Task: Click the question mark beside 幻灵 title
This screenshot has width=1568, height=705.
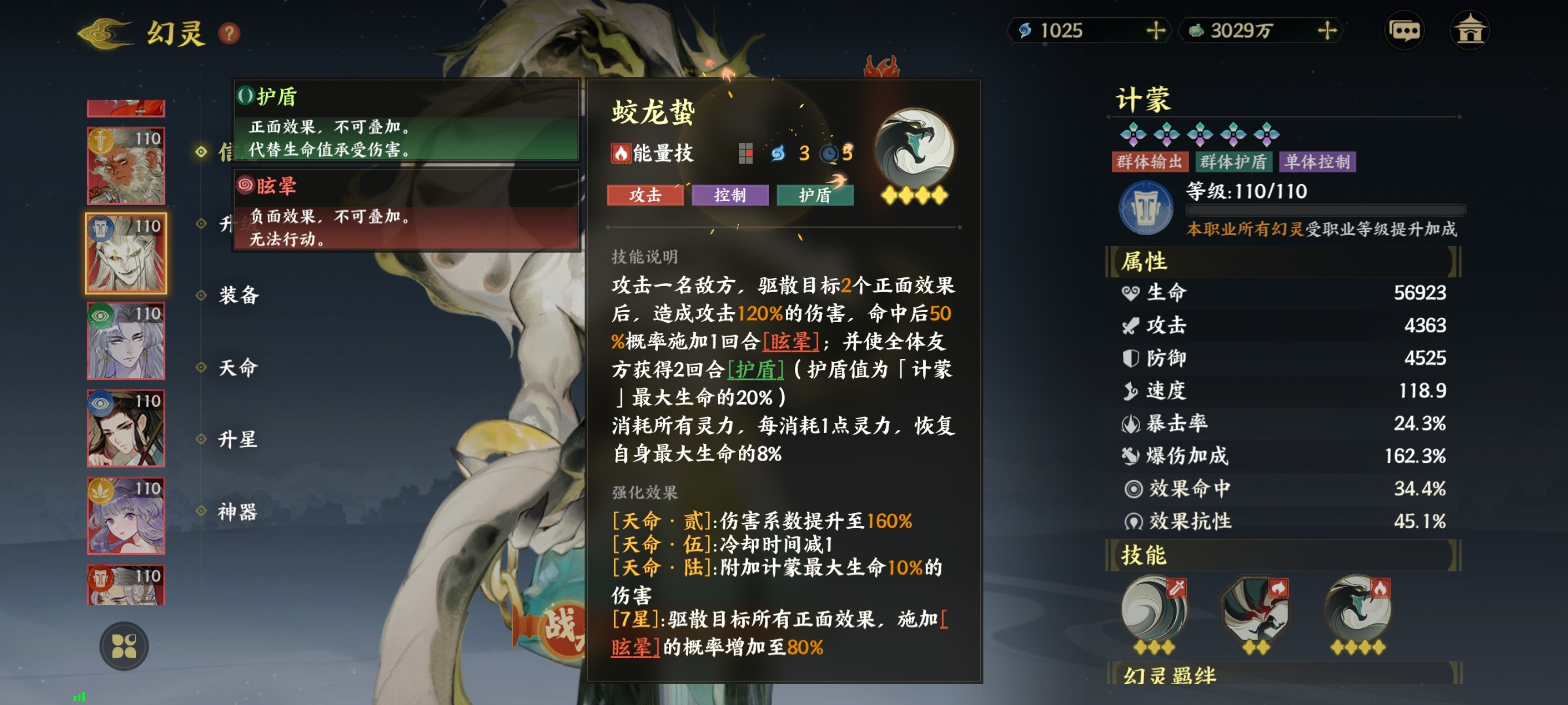Action: (228, 35)
